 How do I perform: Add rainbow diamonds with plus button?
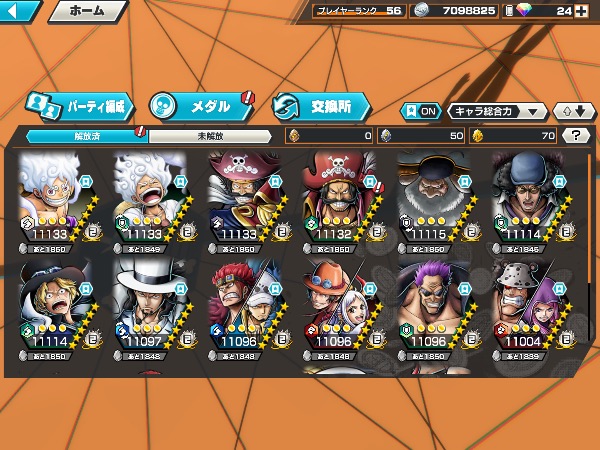[582, 11]
